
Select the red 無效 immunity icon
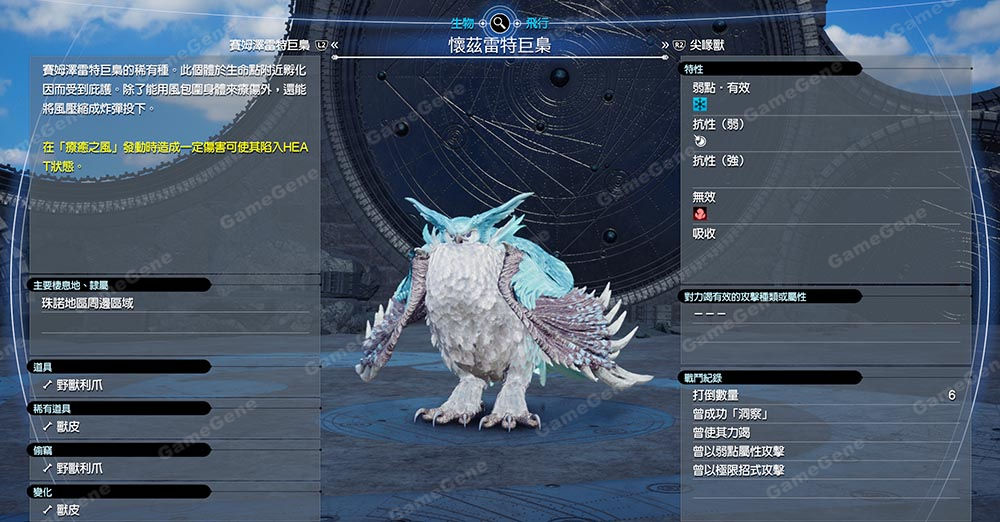[700, 214]
